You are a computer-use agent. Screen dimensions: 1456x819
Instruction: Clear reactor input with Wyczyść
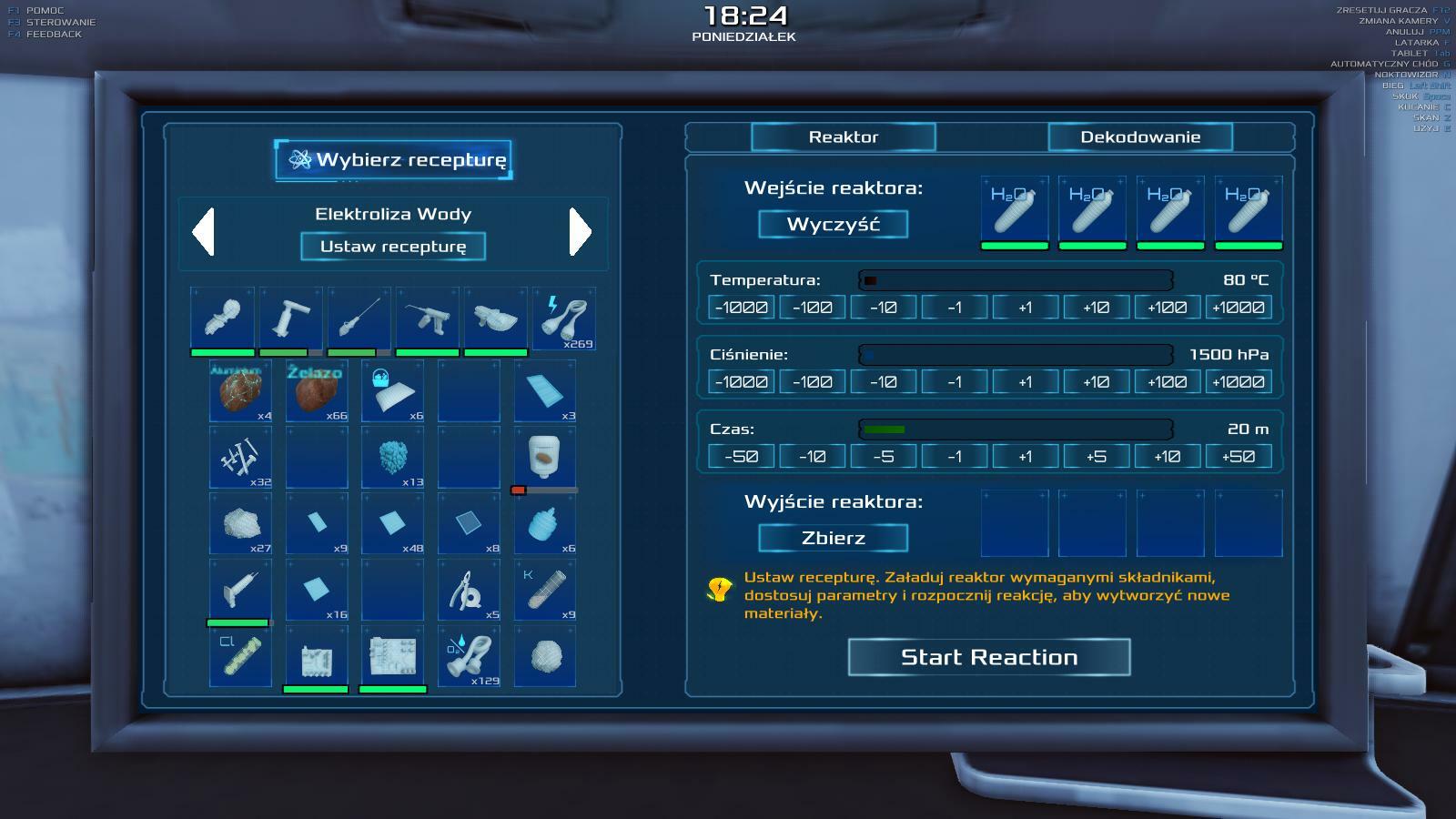tap(833, 225)
